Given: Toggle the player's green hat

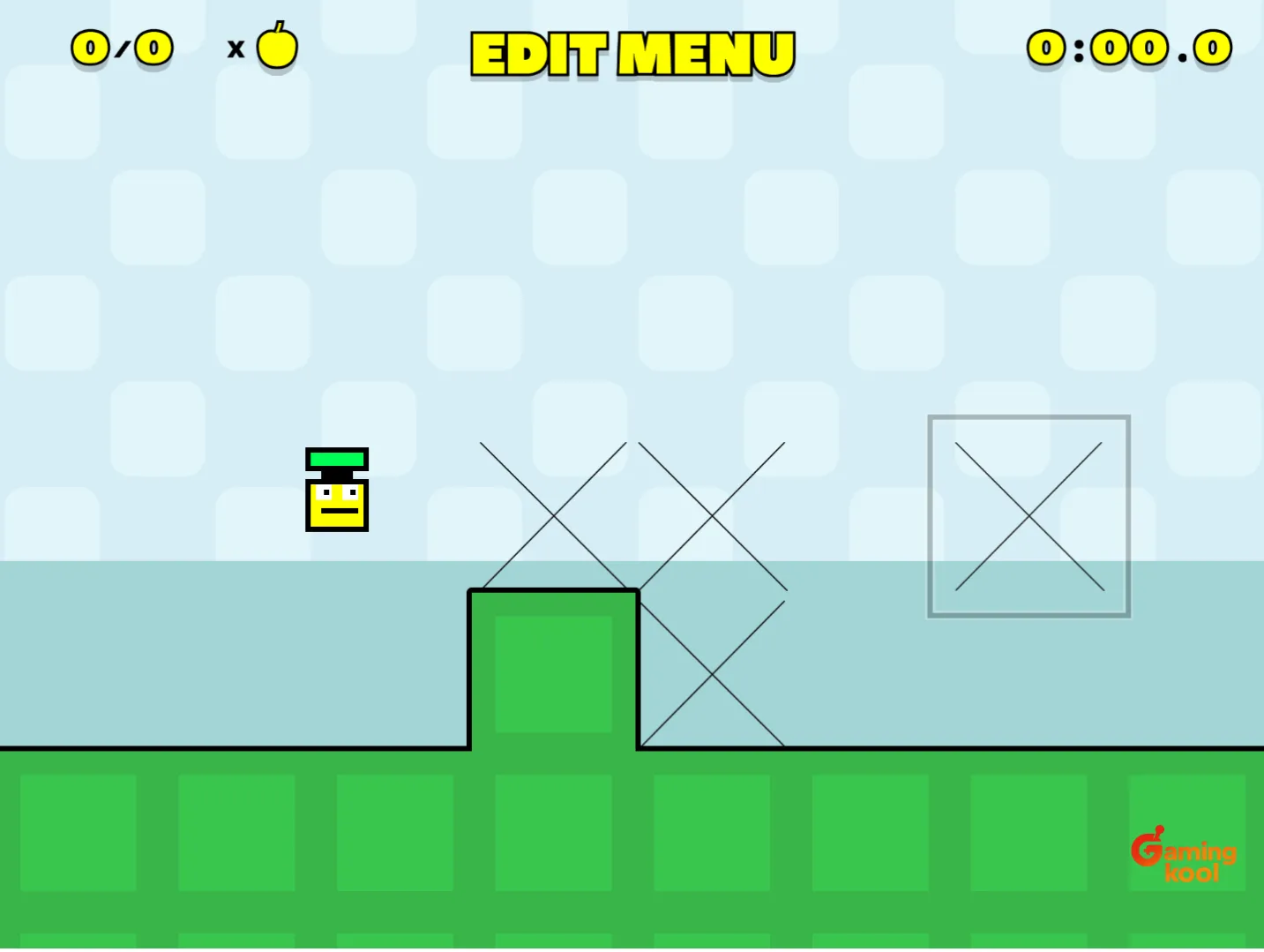Looking at the screenshot, I should (337, 458).
